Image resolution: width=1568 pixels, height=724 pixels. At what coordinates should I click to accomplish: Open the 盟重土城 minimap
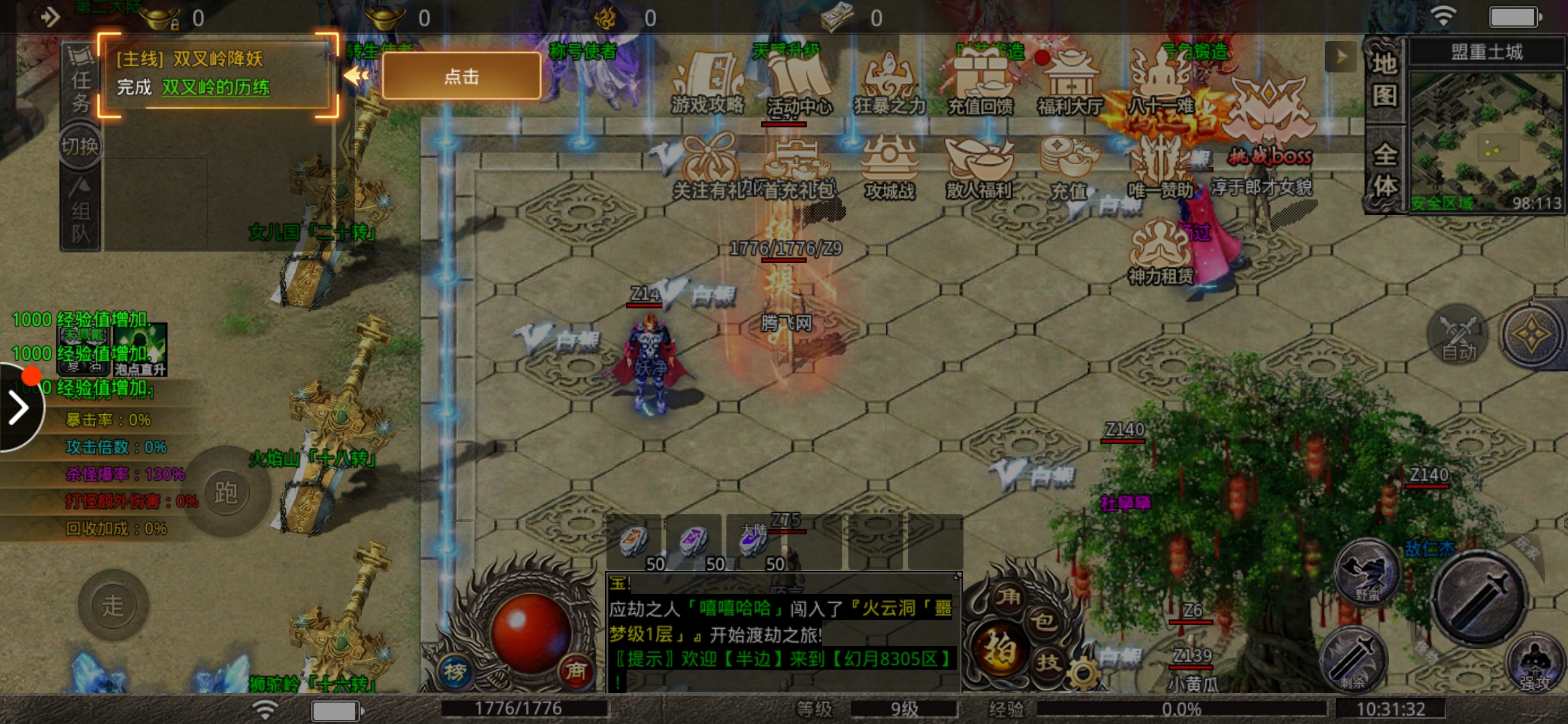click(1487, 141)
